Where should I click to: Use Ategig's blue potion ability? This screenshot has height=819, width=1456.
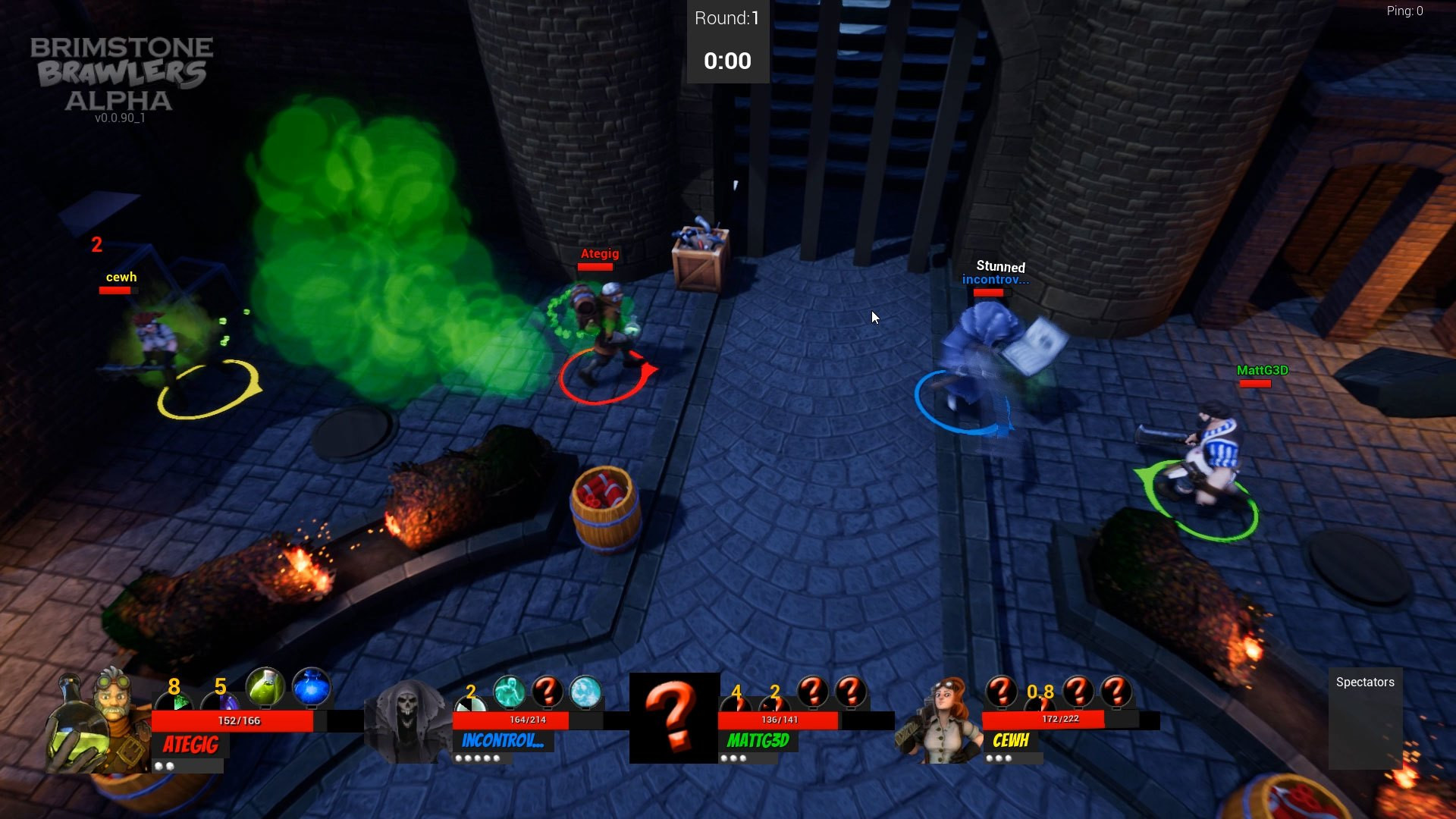pos(311,689)
